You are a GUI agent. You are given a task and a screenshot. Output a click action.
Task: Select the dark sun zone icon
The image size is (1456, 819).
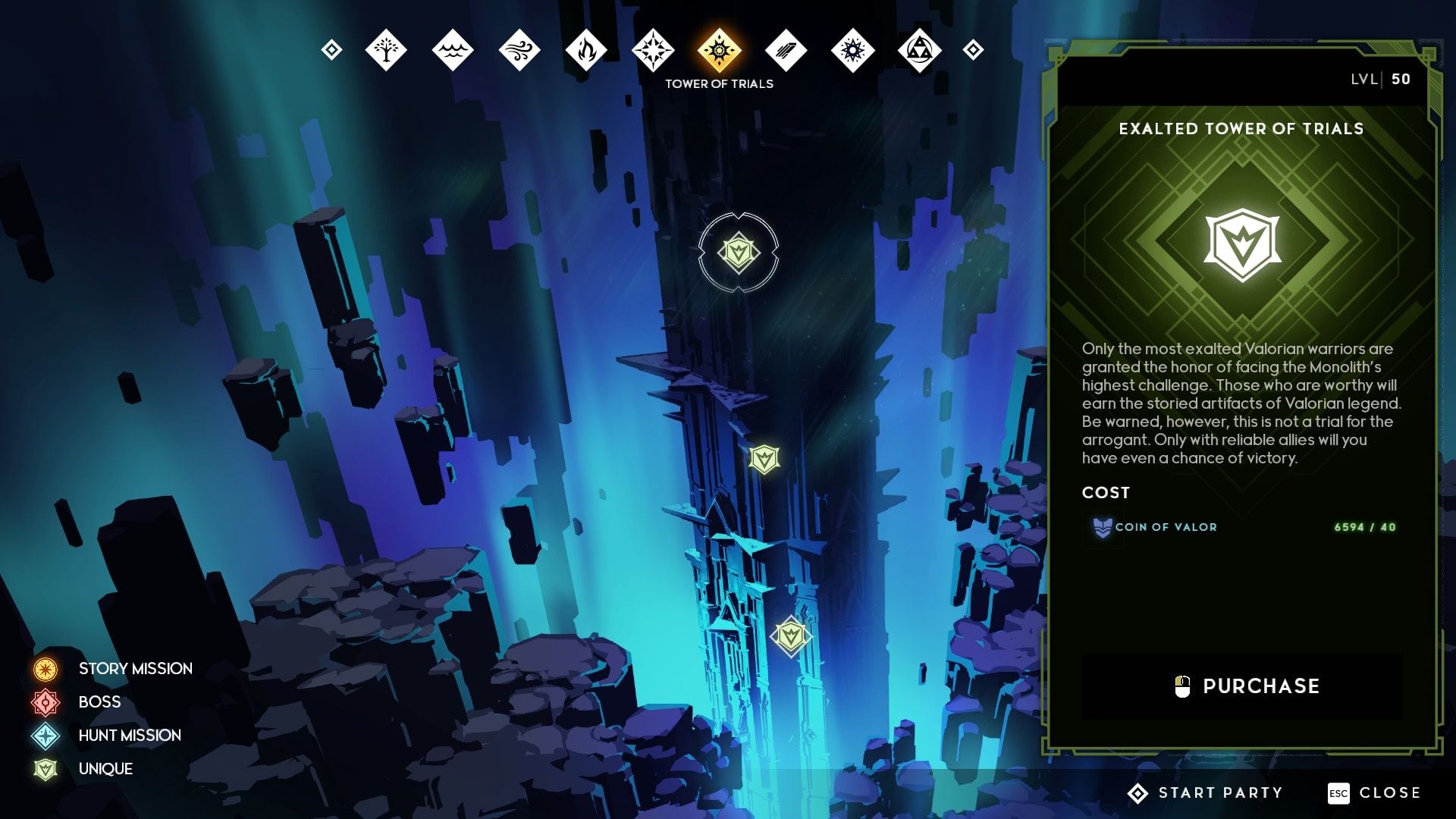point(854,49)
